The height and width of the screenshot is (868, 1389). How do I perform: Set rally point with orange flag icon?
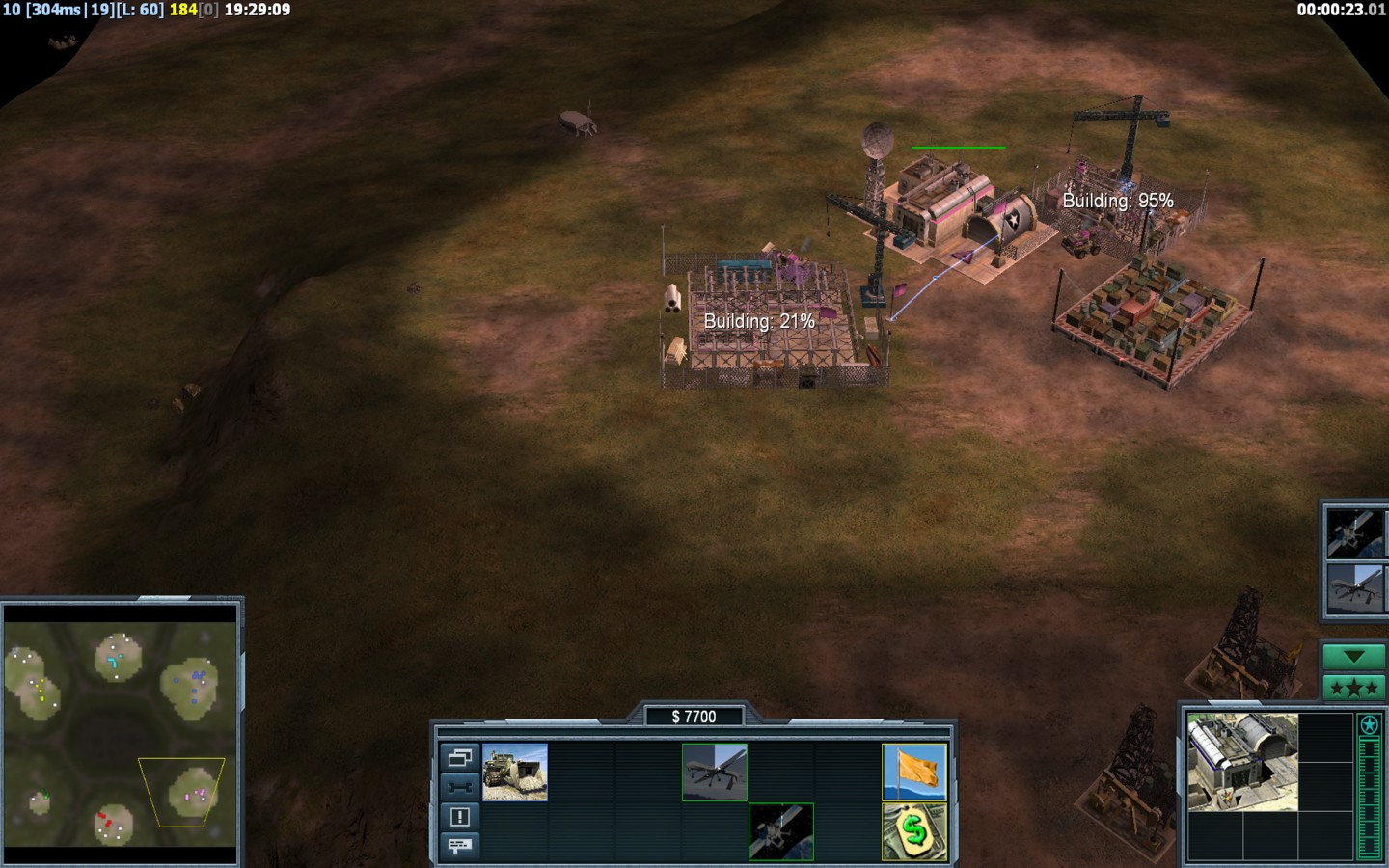pyautogui.click(x=914, y=772)
